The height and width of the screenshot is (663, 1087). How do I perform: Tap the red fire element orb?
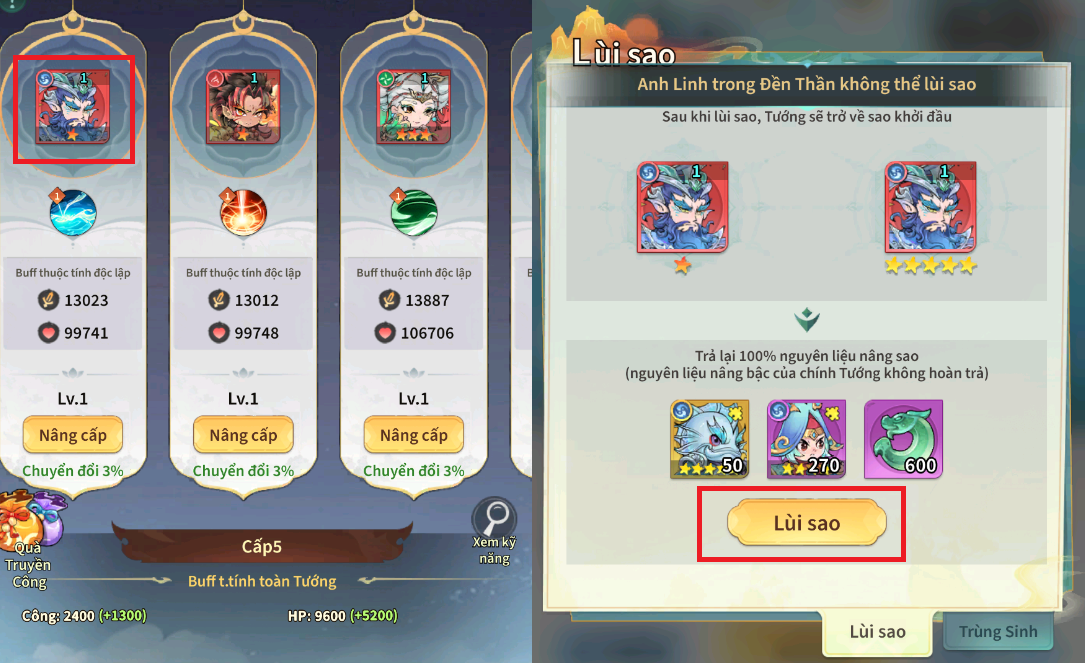pos(243,212)
